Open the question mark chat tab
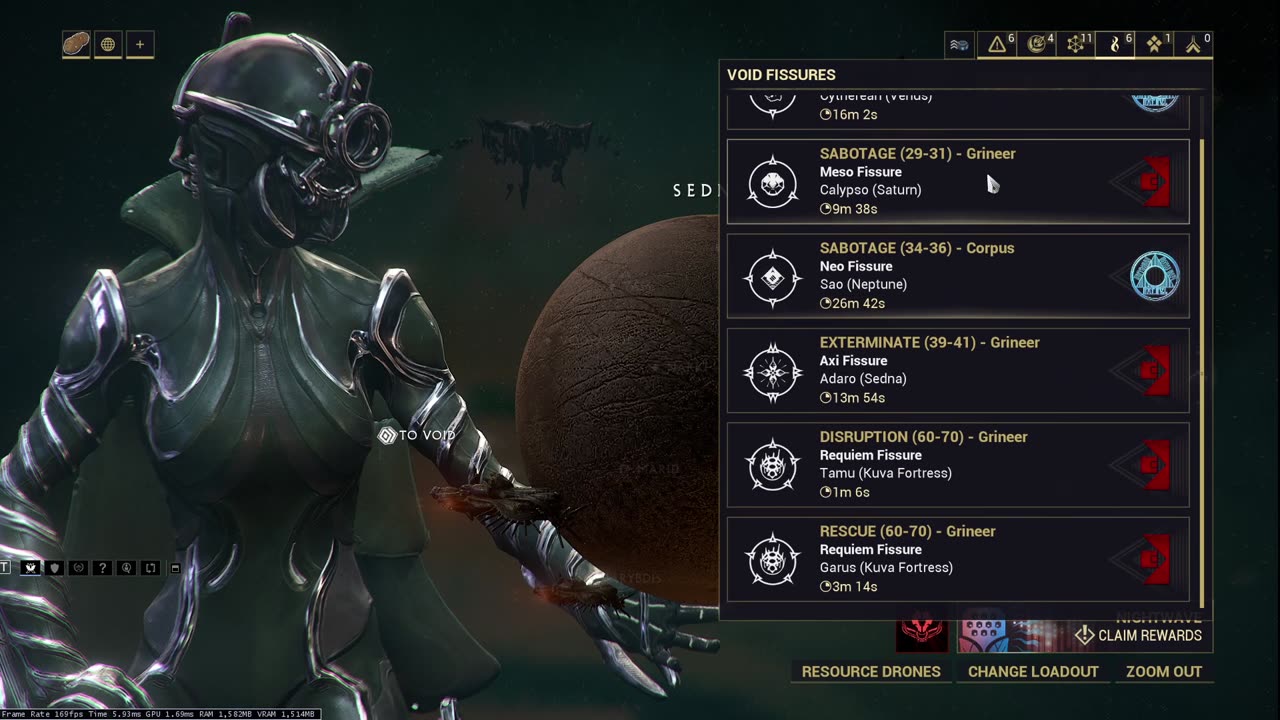The height and width of the screenshot is (720, 1280). click(102, 568)
